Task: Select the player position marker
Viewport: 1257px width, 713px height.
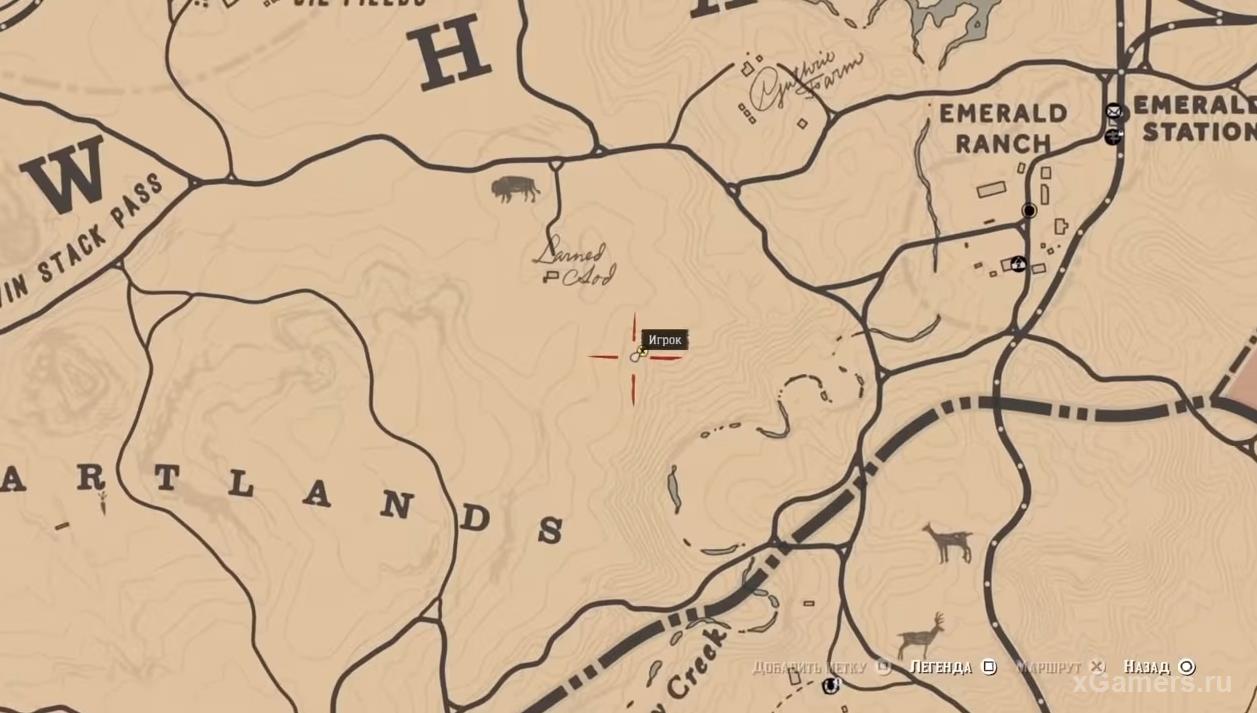Action: [x=637, y=354]
